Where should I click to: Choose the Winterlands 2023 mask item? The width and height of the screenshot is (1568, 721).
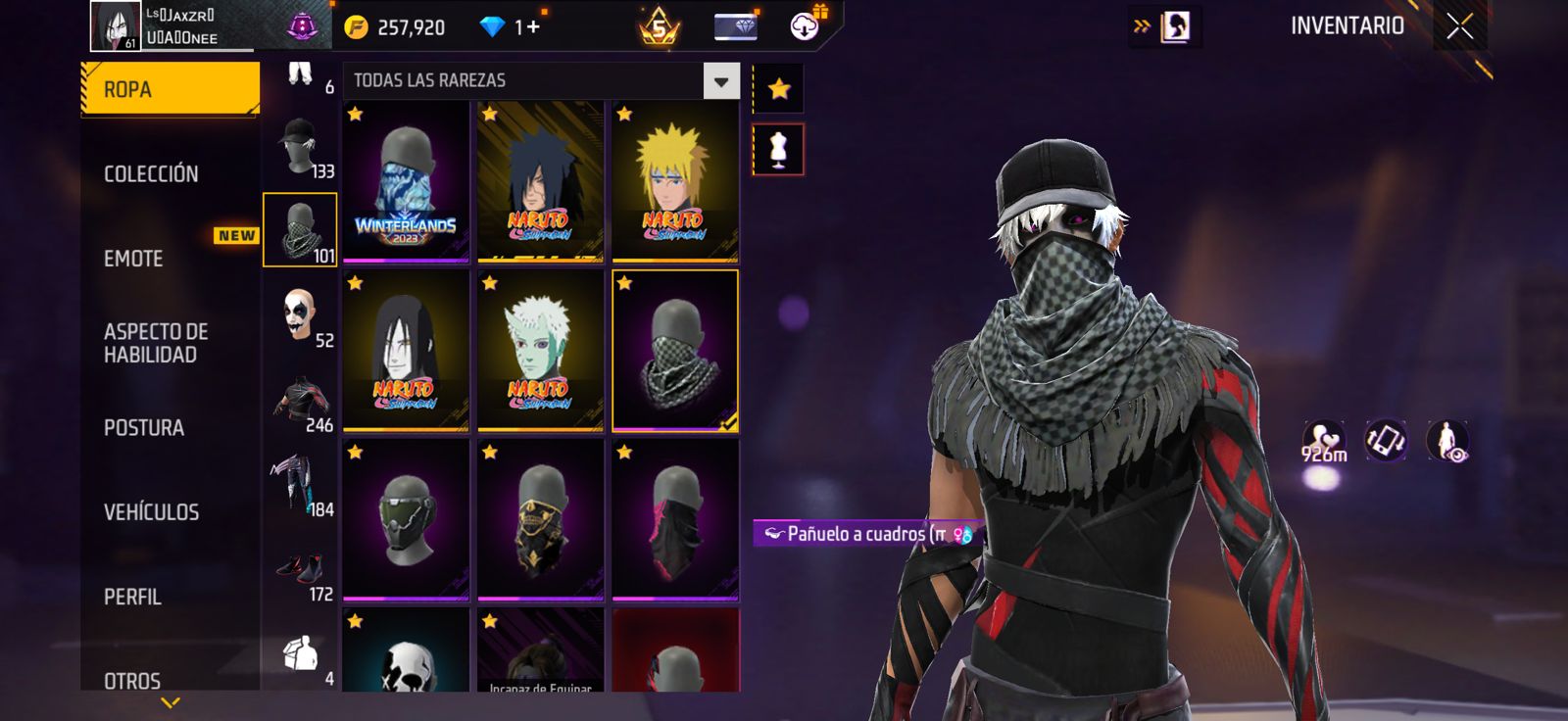pyautogui.click(x=406, y=182)
